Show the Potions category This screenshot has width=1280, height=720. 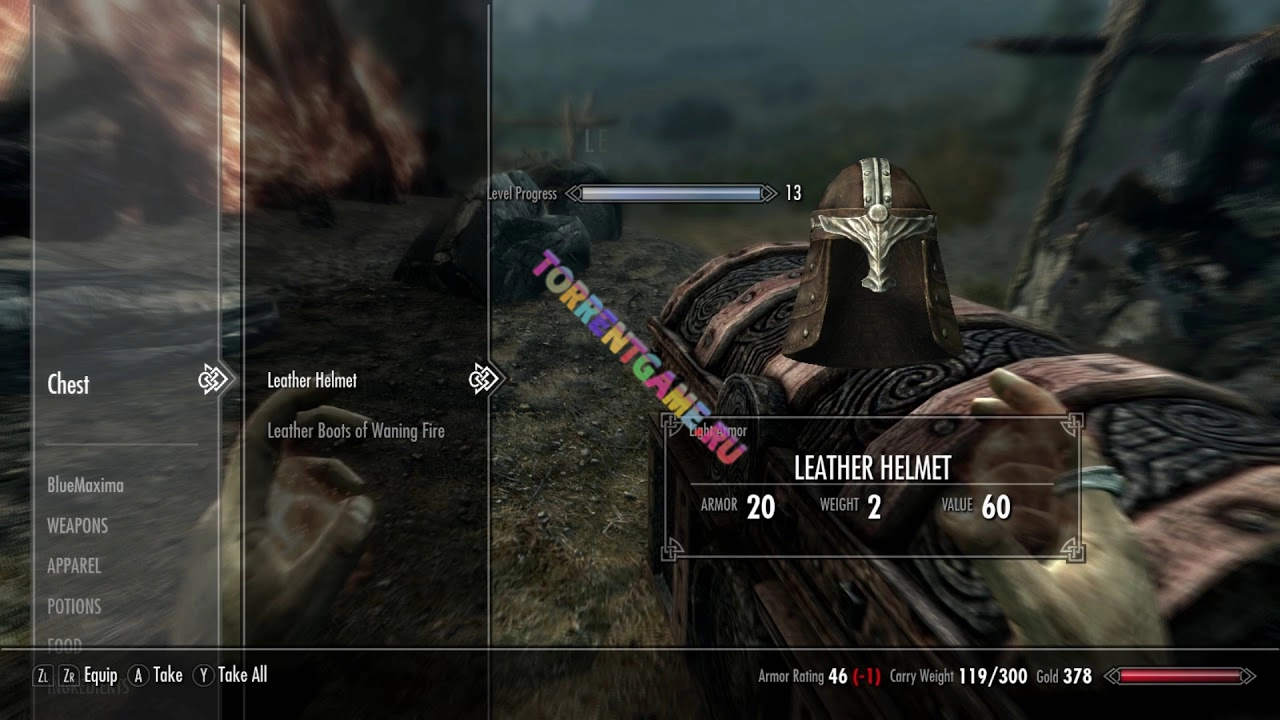[x=74, y=606]
